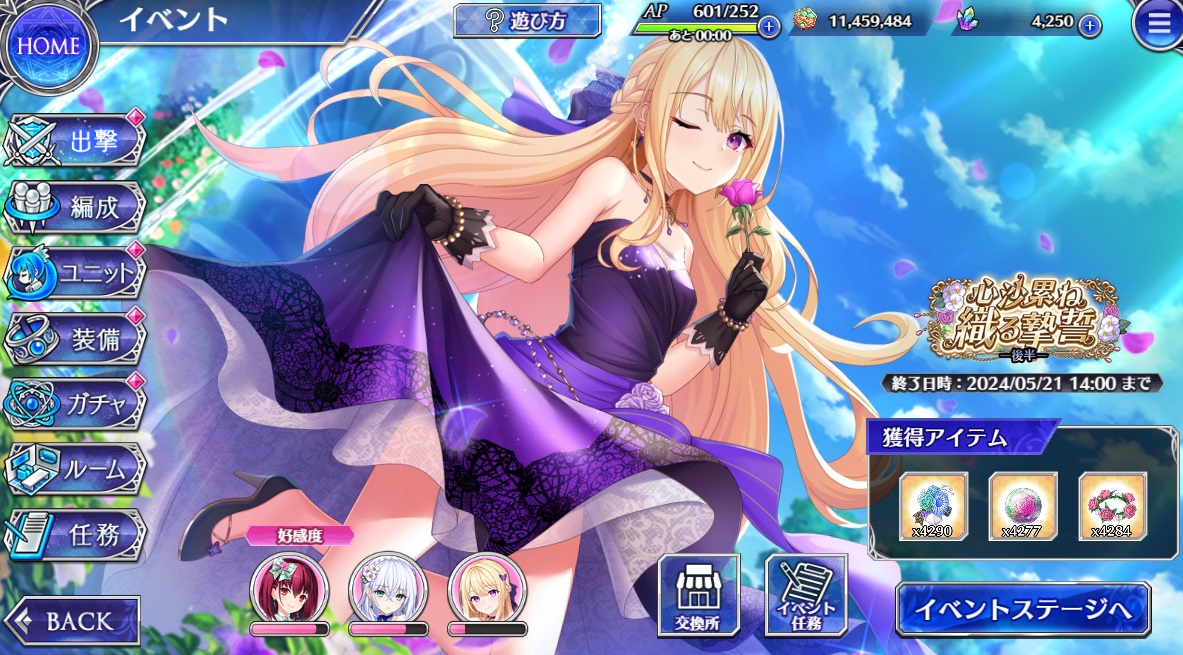This screenshot has height=655, width=1183.
Task: Show the 遊び方 how-to-play guide
Action: point(527,21)
